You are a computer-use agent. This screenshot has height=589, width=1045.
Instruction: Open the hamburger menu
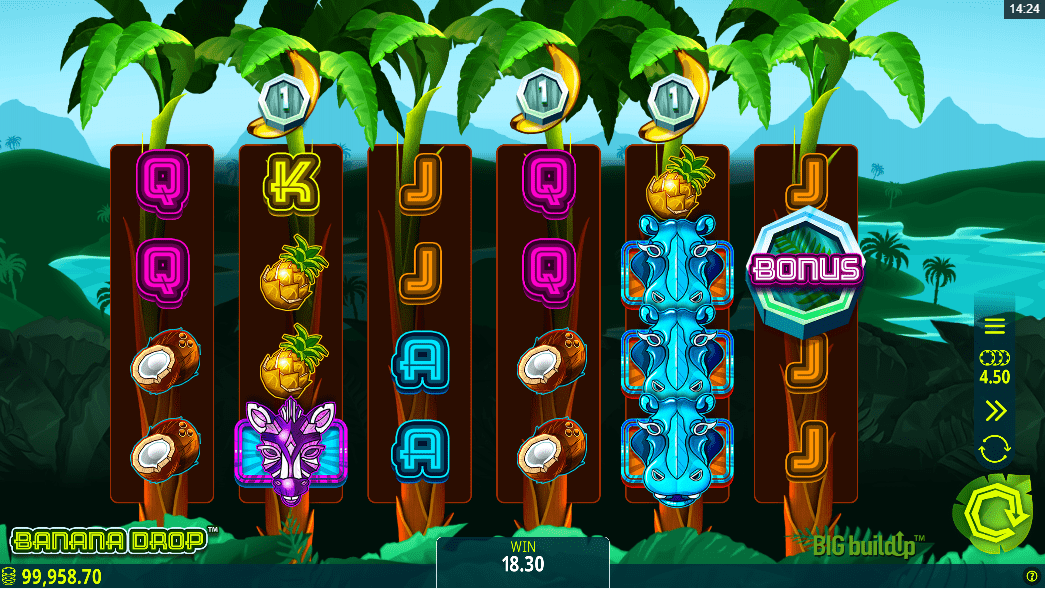994,326
